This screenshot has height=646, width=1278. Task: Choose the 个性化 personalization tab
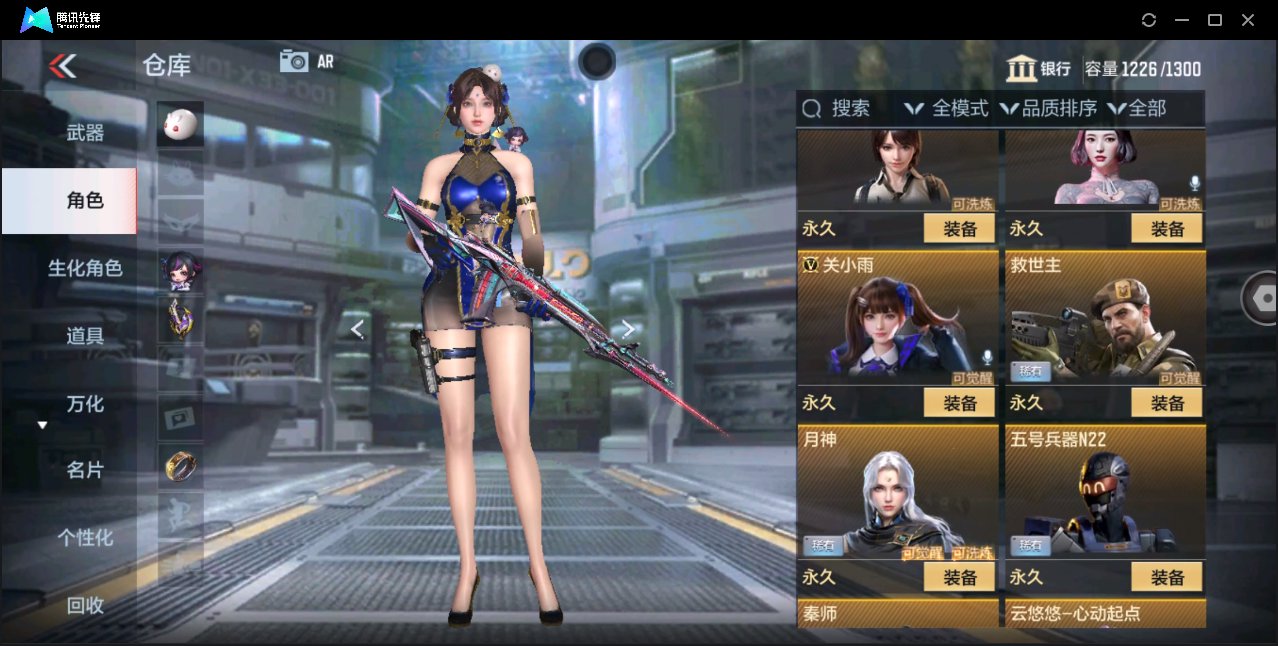coord(85,538)
